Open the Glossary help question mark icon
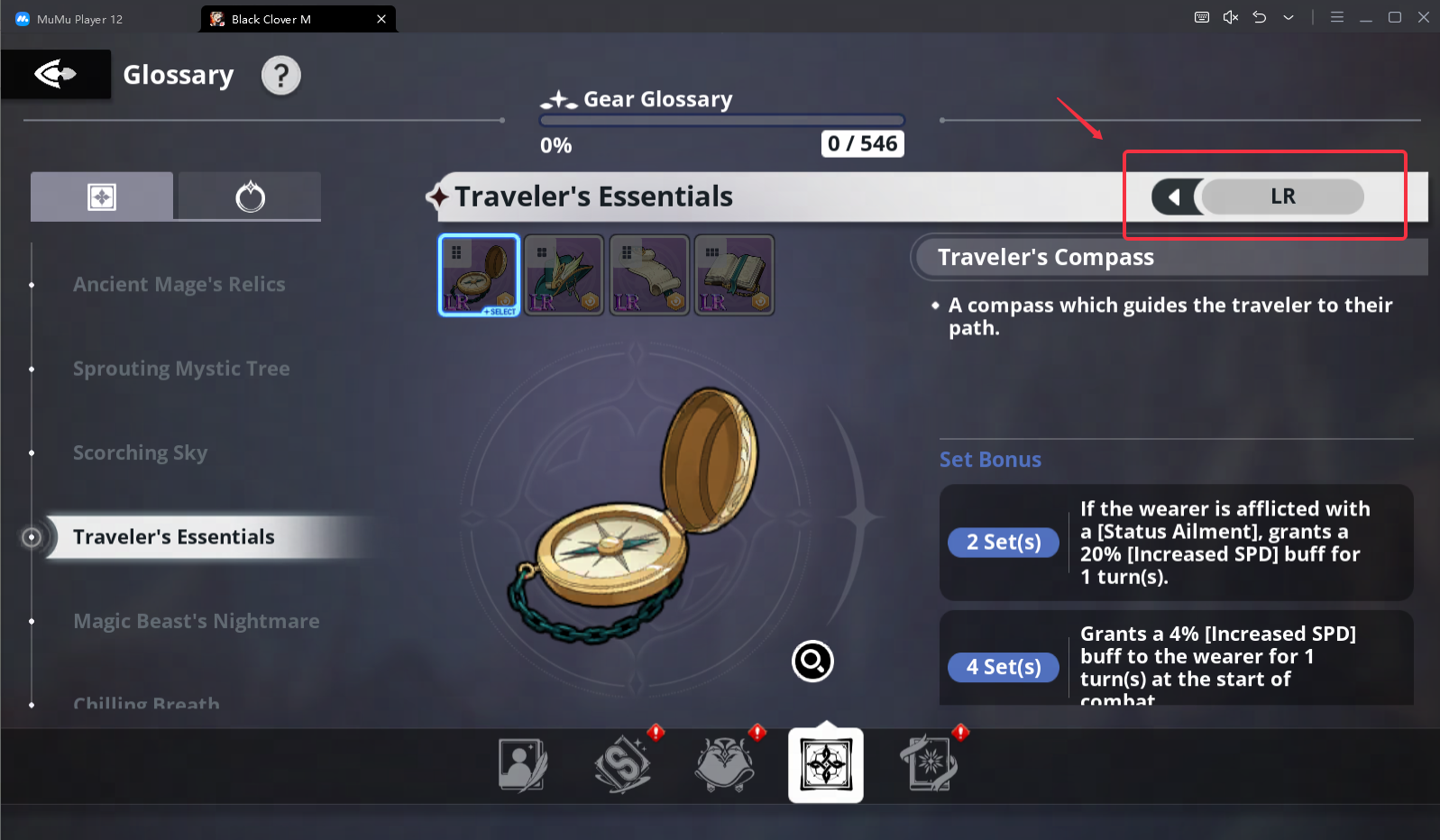 click(280, 76)
